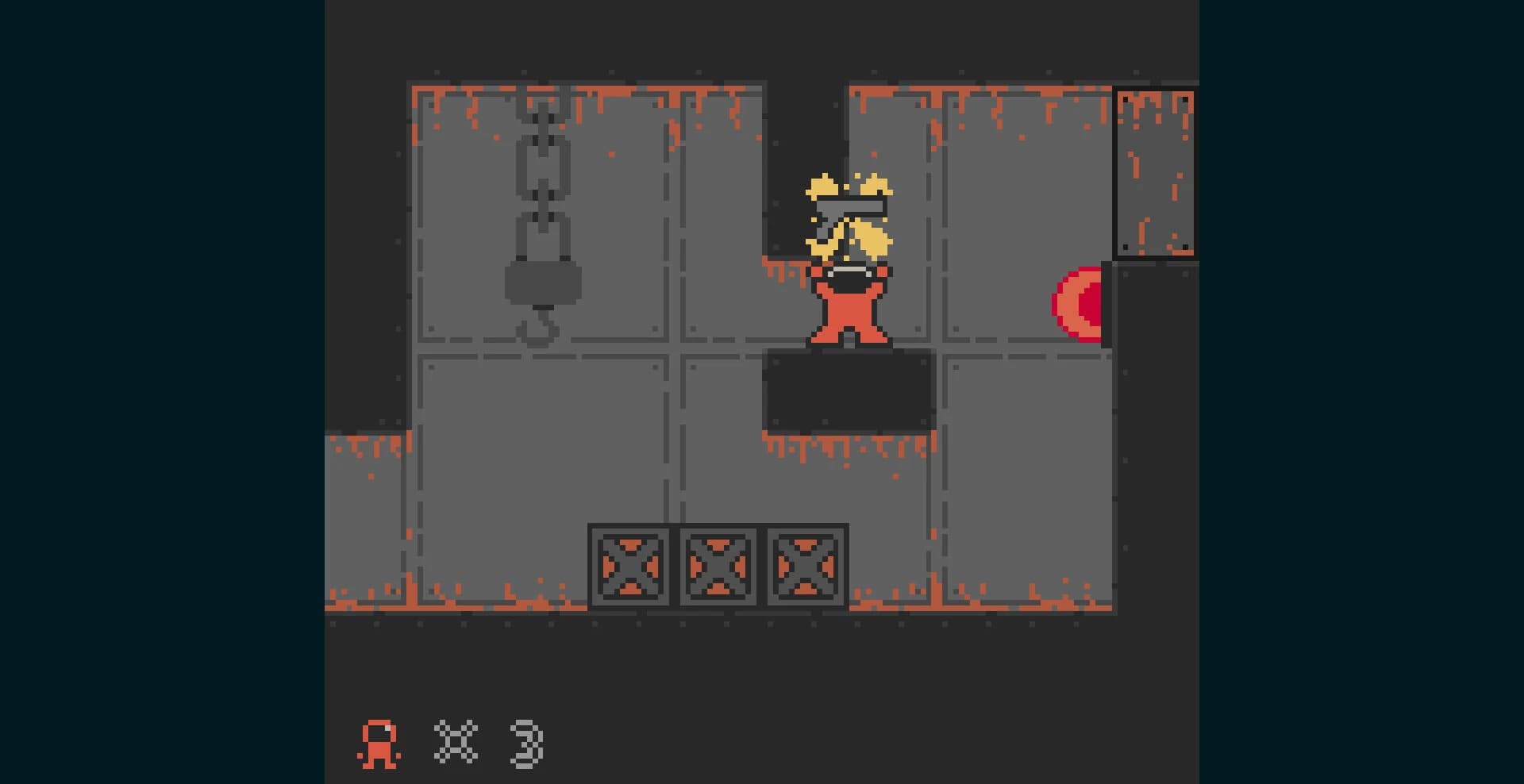The width and height of the screenshot is (1524, 784).
Task: Click the blonde character holding the anvil
Action: [x=849, y=262]
